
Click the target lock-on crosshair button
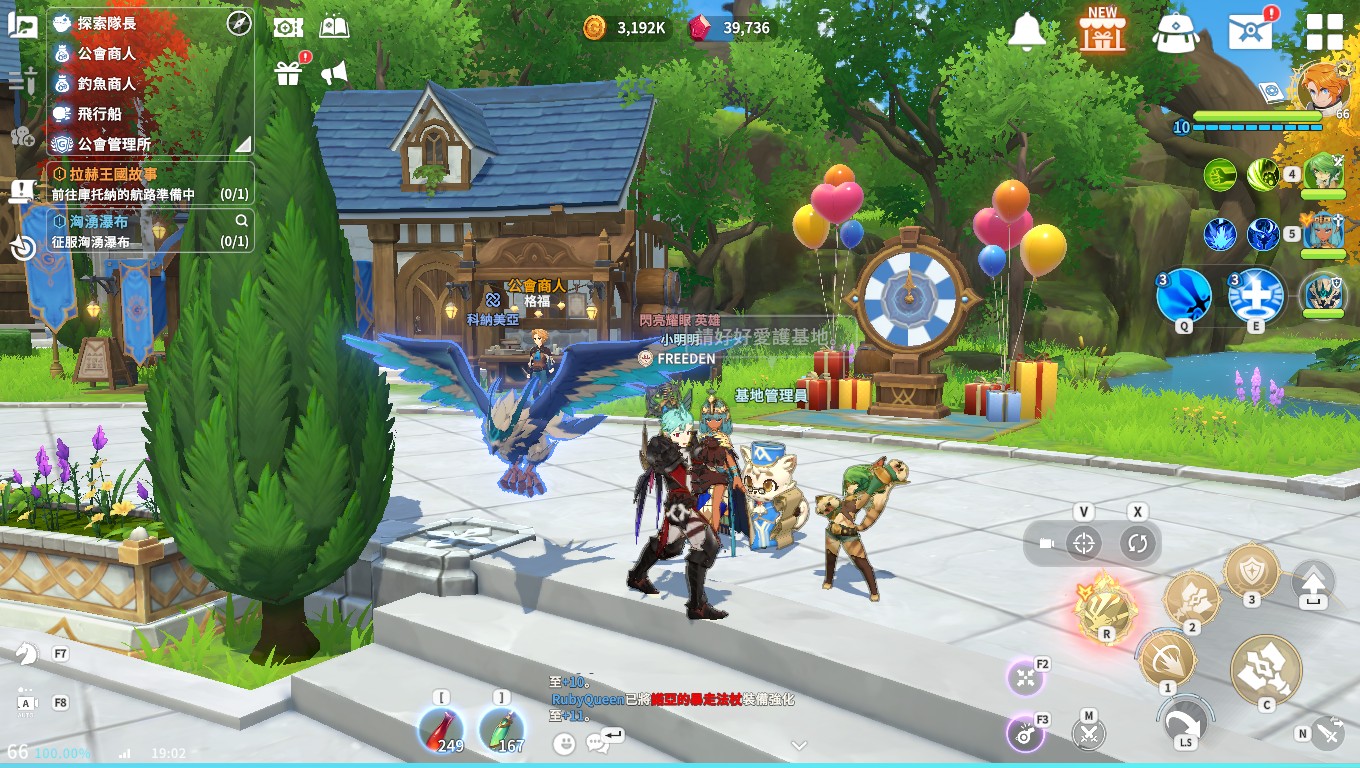pos(1083,544)
